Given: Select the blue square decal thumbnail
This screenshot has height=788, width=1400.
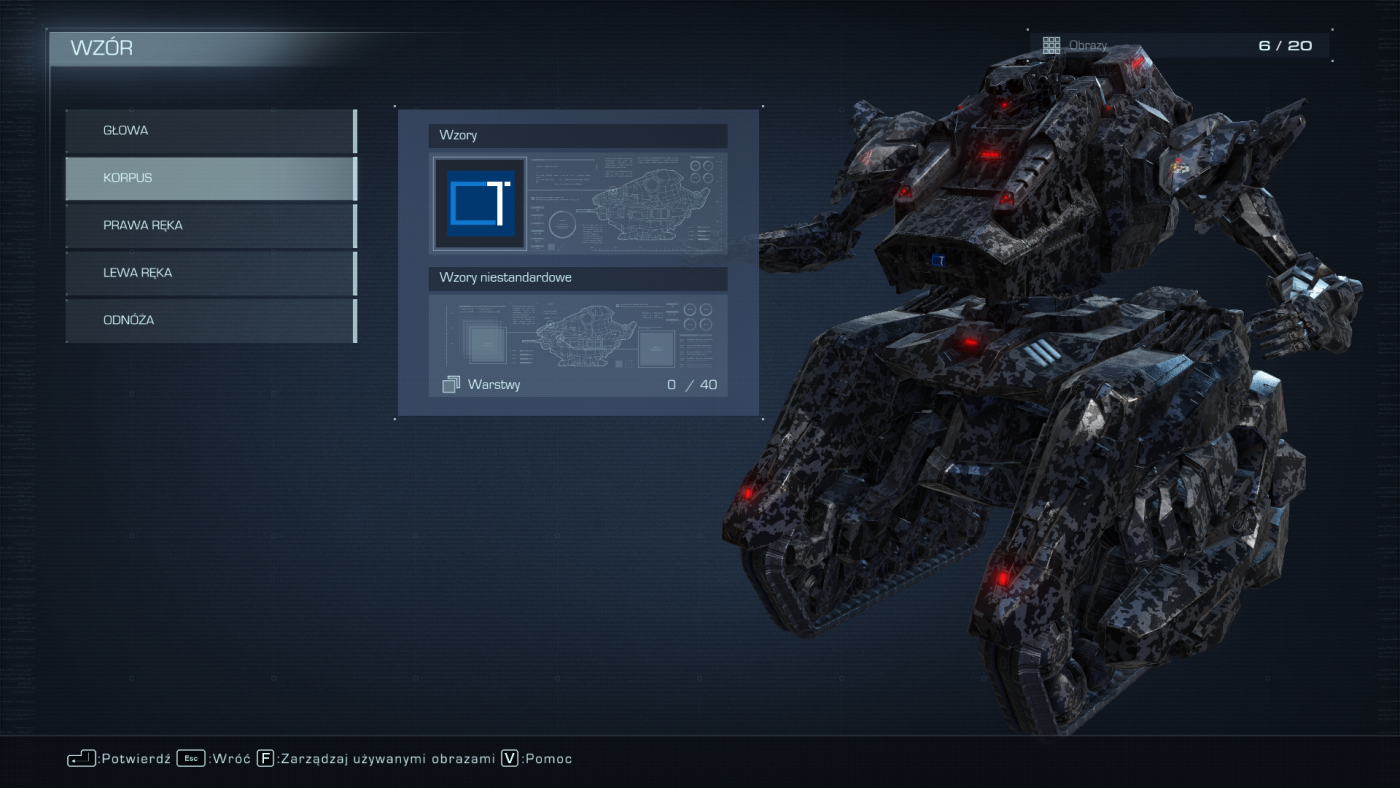Looking at the screenshot, I should pos(479,204).
